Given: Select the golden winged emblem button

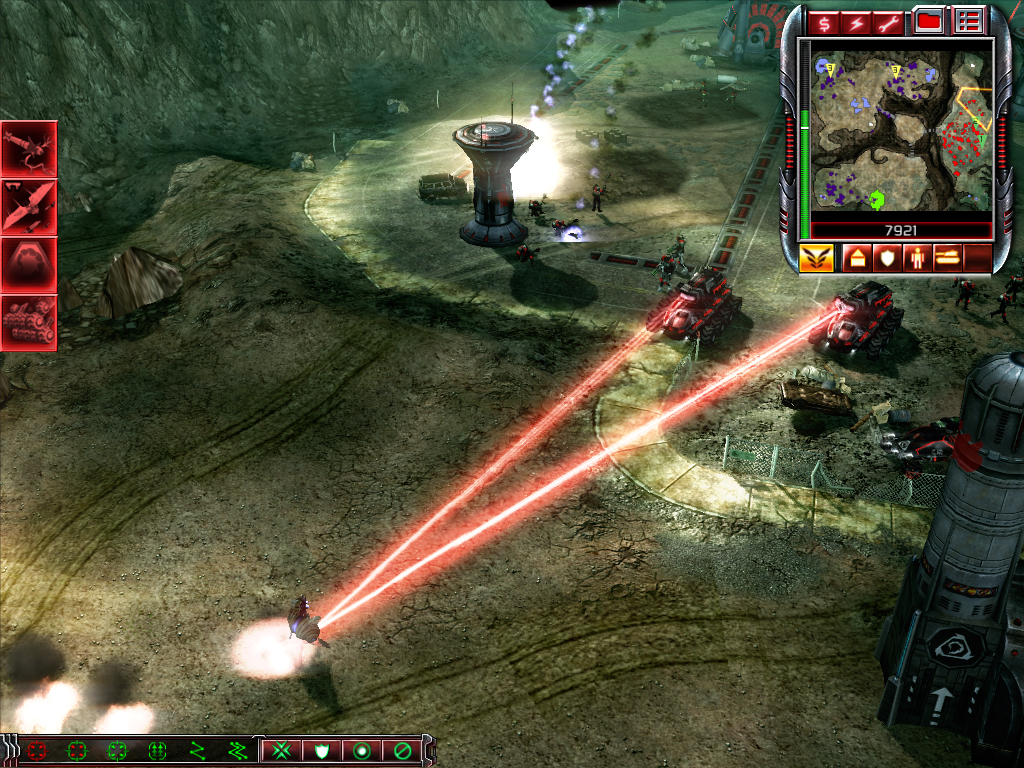Looking at the screenshot, I should [x=816, y=258].
